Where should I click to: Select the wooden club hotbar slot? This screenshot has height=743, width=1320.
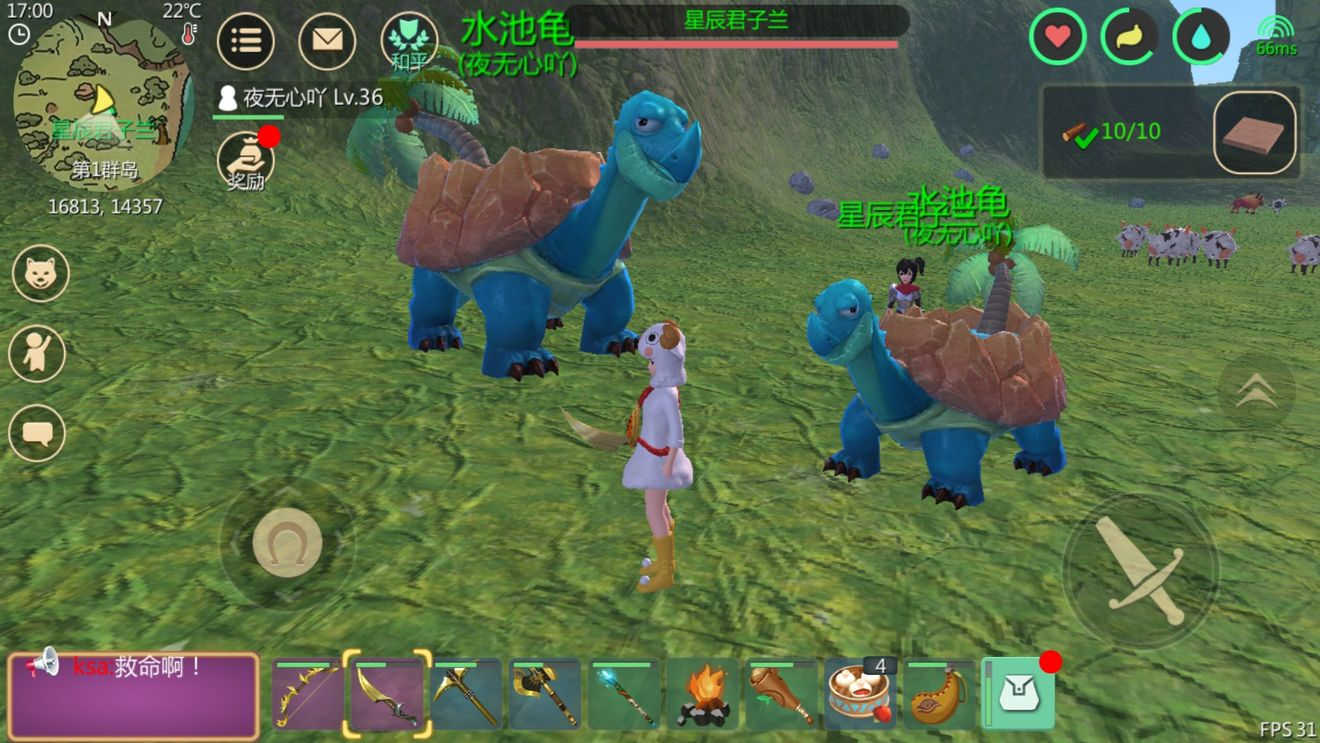click(782, 693)
